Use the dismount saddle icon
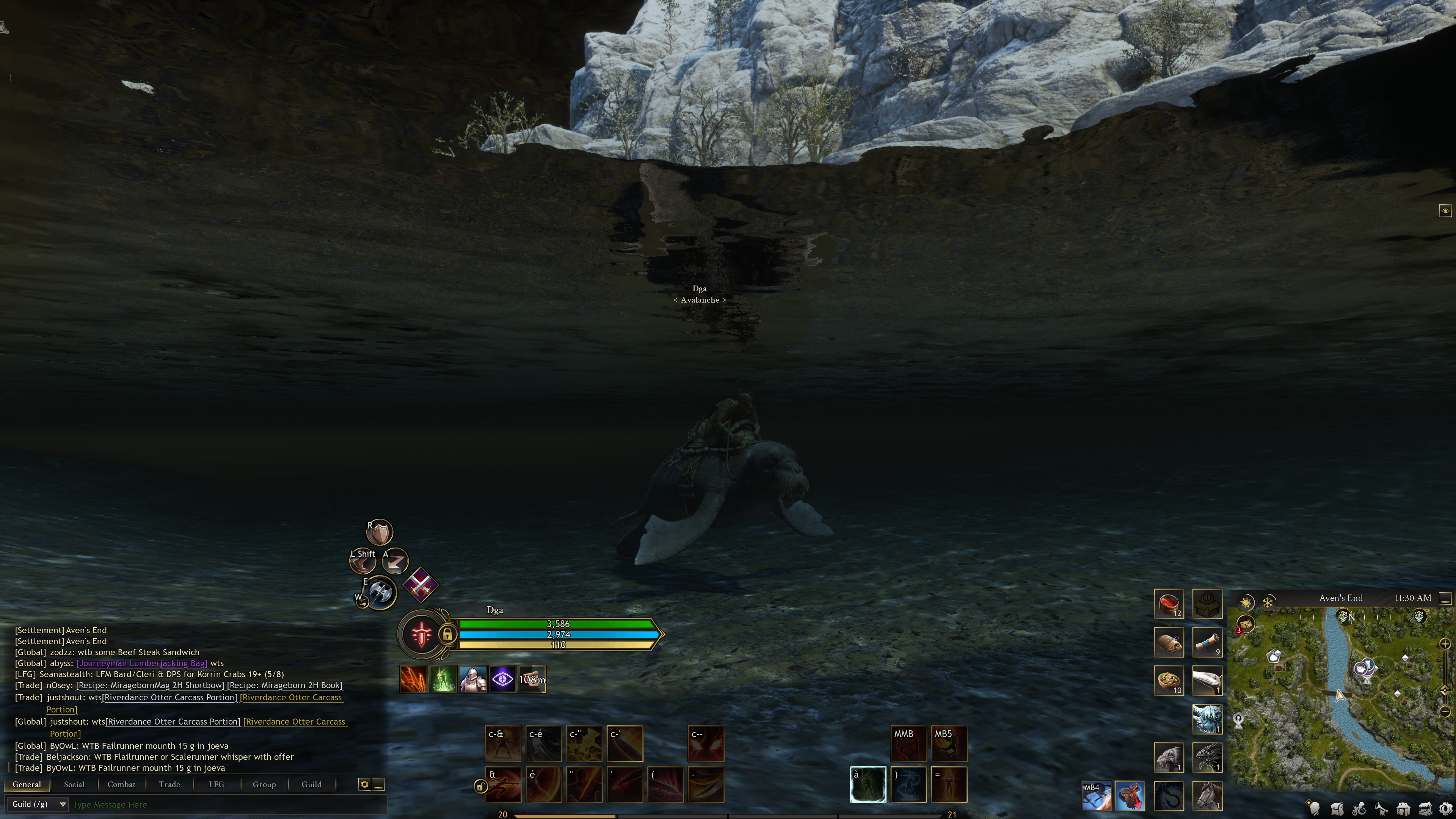This screenshot has width=1456, height=819. click(x=1129, y=795)
